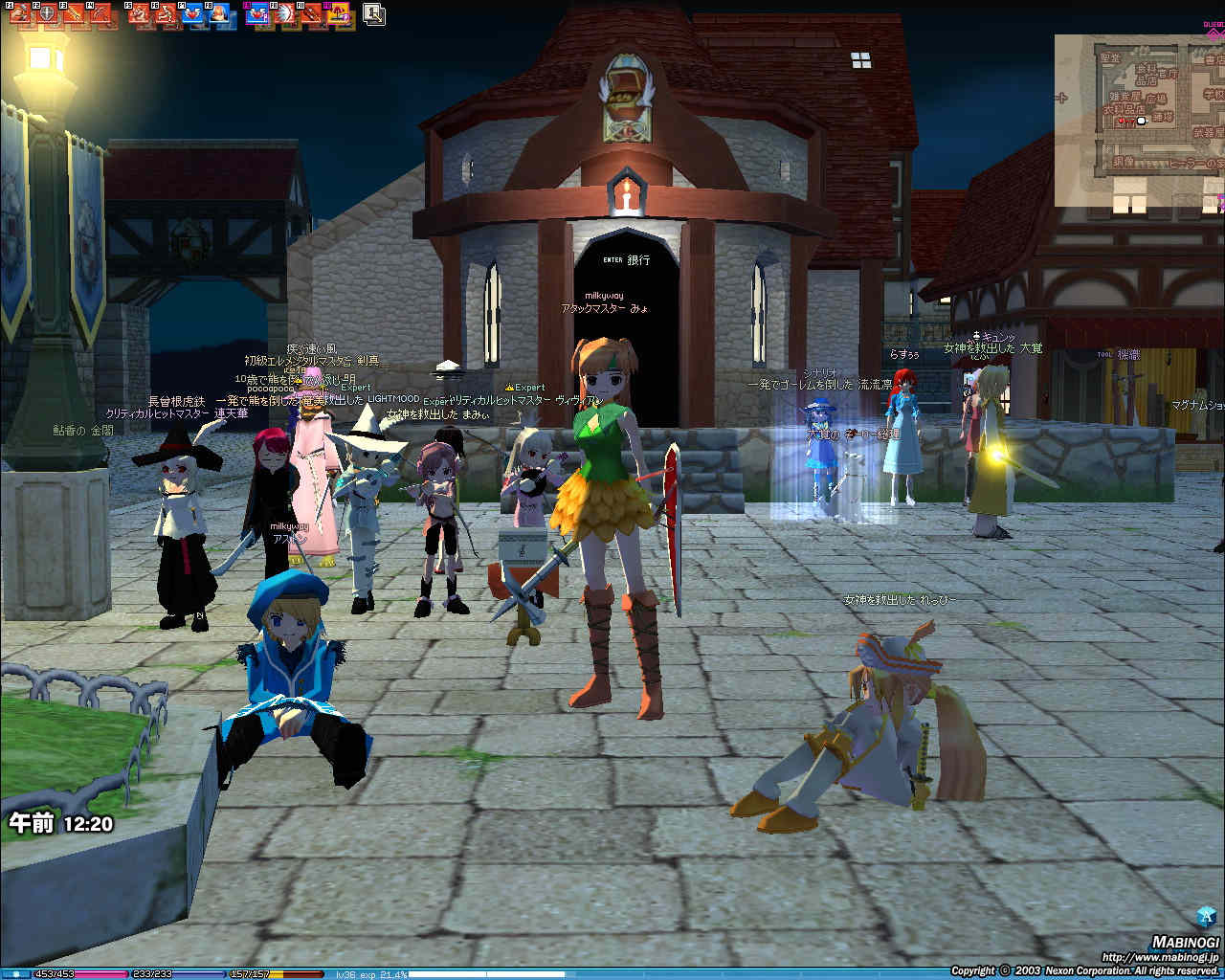The width and height of the screenshot is (1225, 980).
Task: Activate the F4 bow skill icon
Action: pyautogui.click(x=100, y=14)
